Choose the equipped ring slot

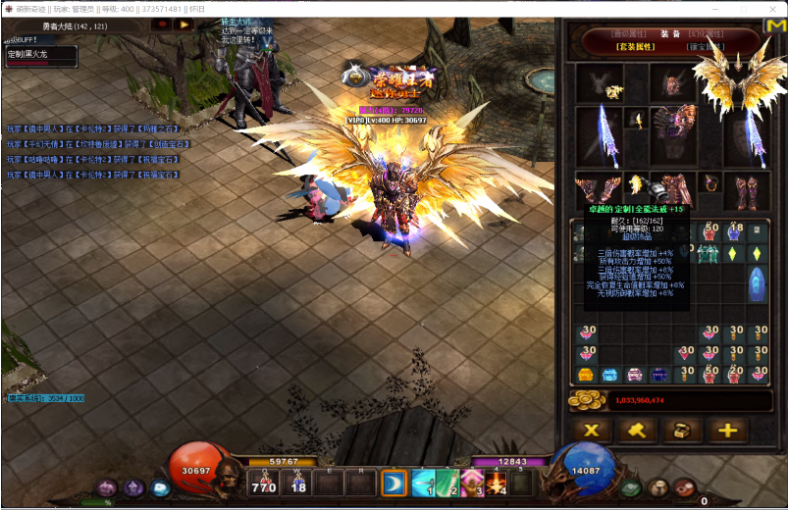tap(711, 183)
